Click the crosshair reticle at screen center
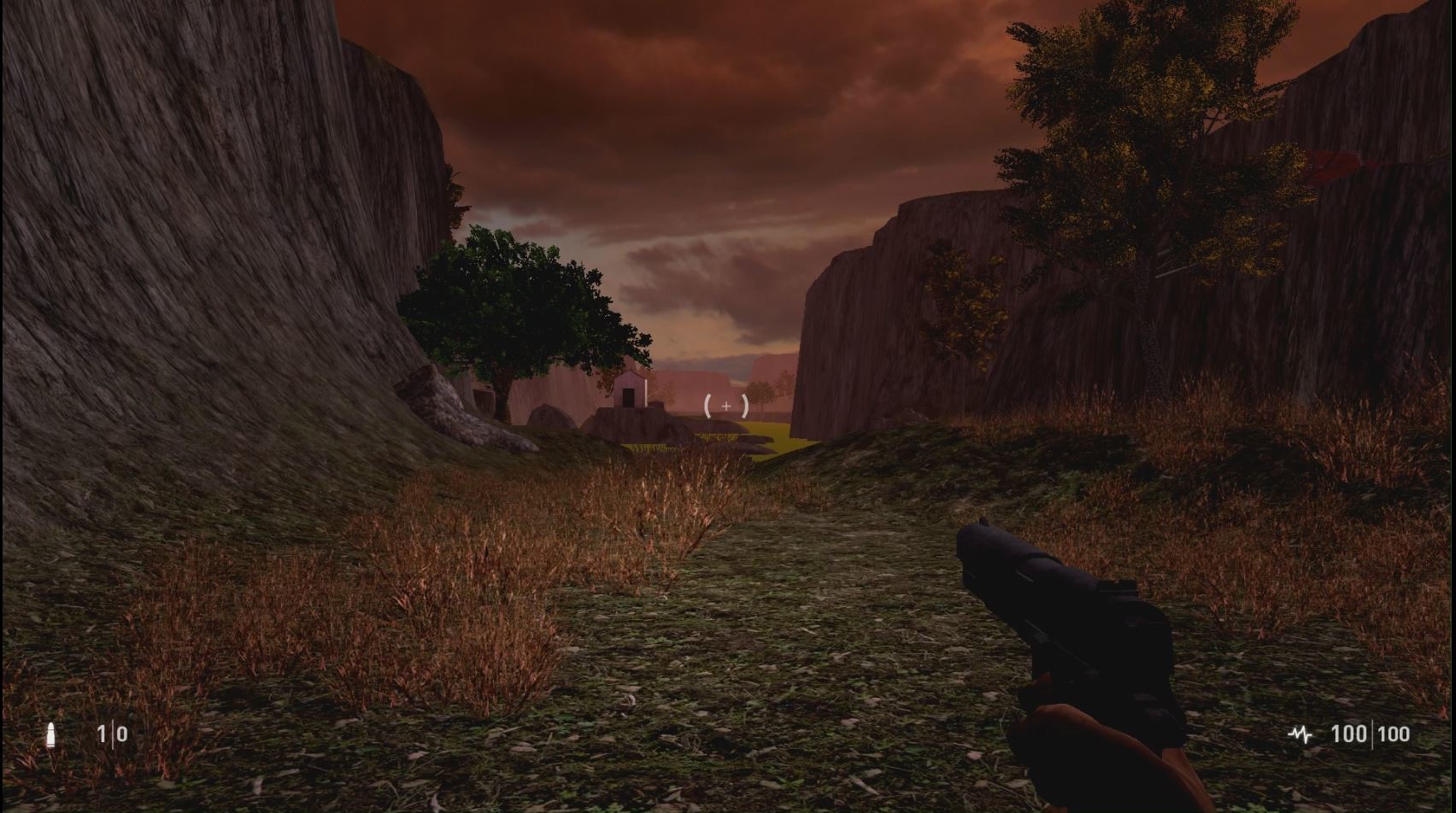The image size is (1456, 813). pyautogui.click(x=725, y=407)
